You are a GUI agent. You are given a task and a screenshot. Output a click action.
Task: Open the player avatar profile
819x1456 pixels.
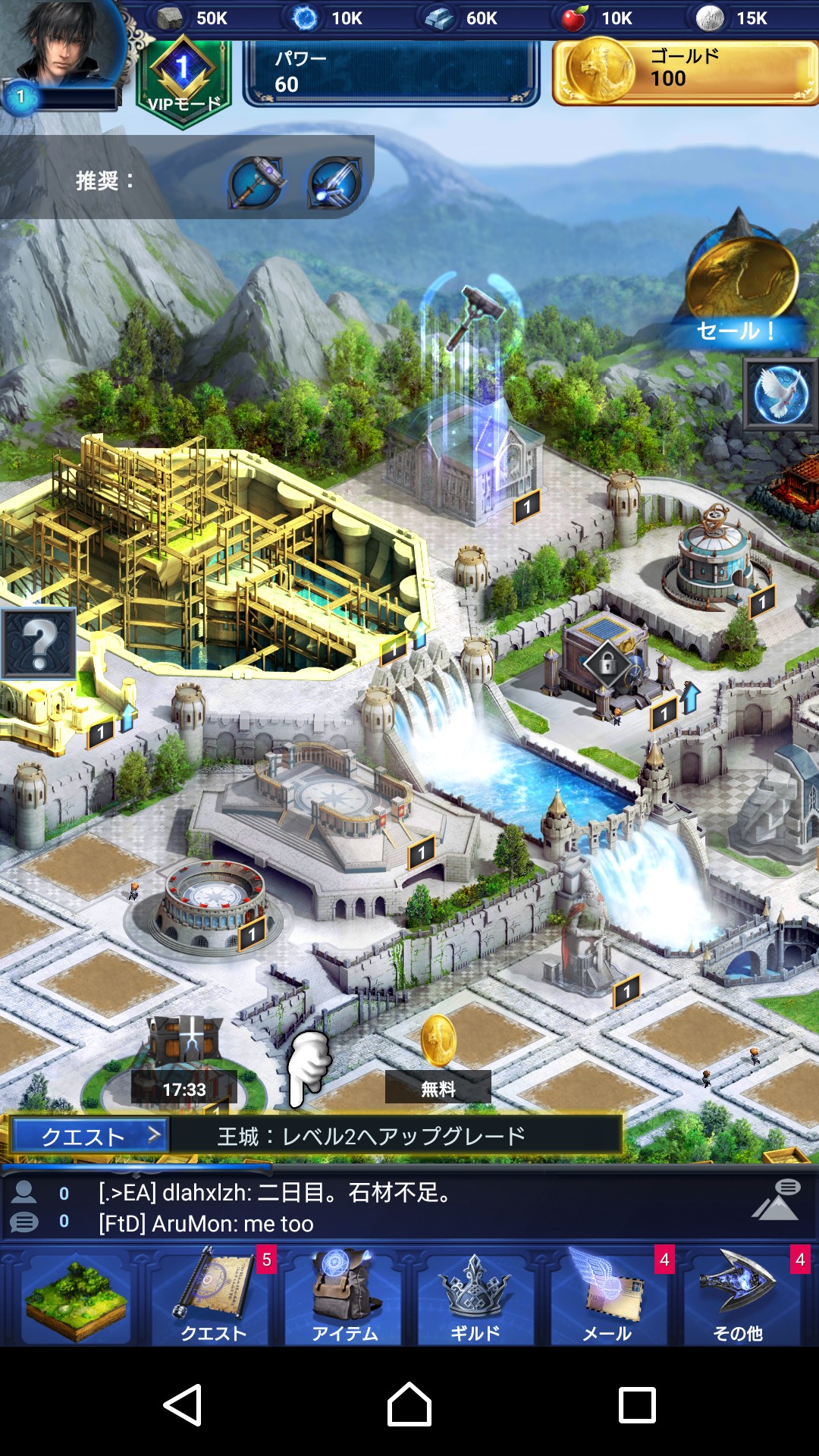(x=64, y=45)
